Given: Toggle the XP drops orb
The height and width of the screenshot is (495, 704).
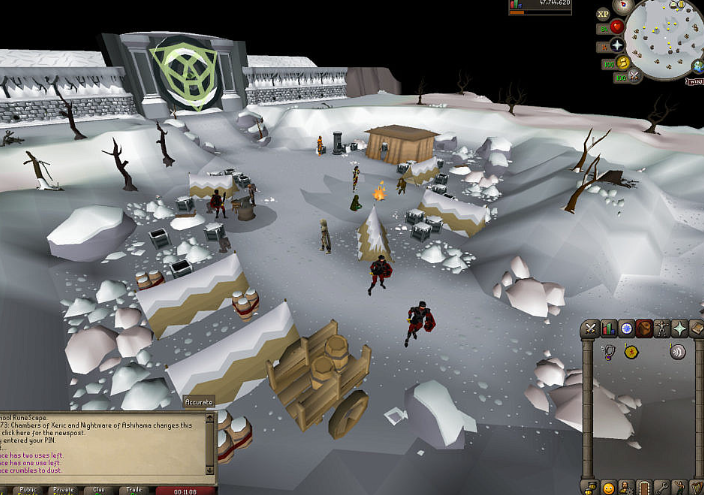Looking at the screenshot, I should [603, 15].
